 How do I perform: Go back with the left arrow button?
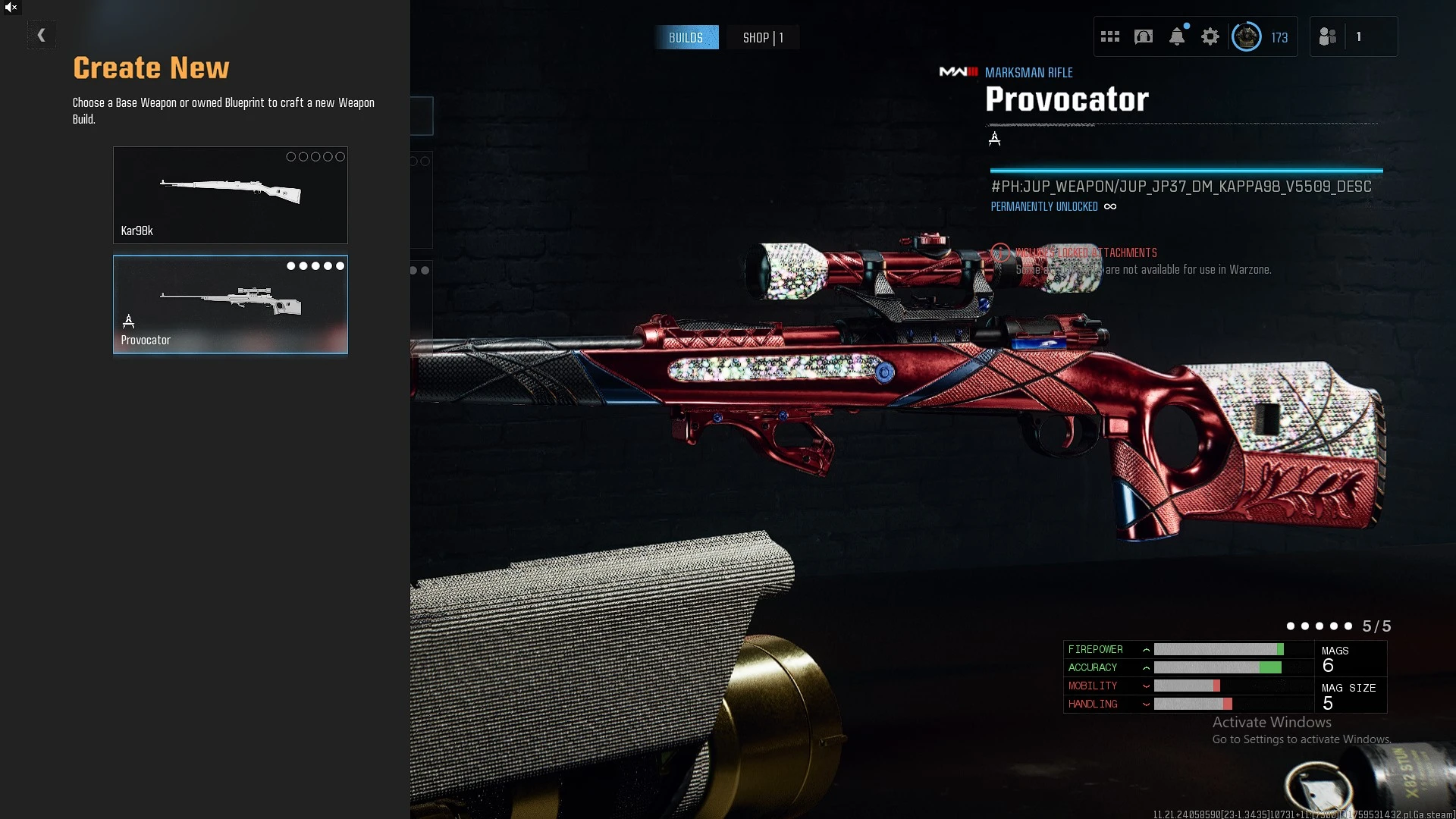(x=42, y=35)
